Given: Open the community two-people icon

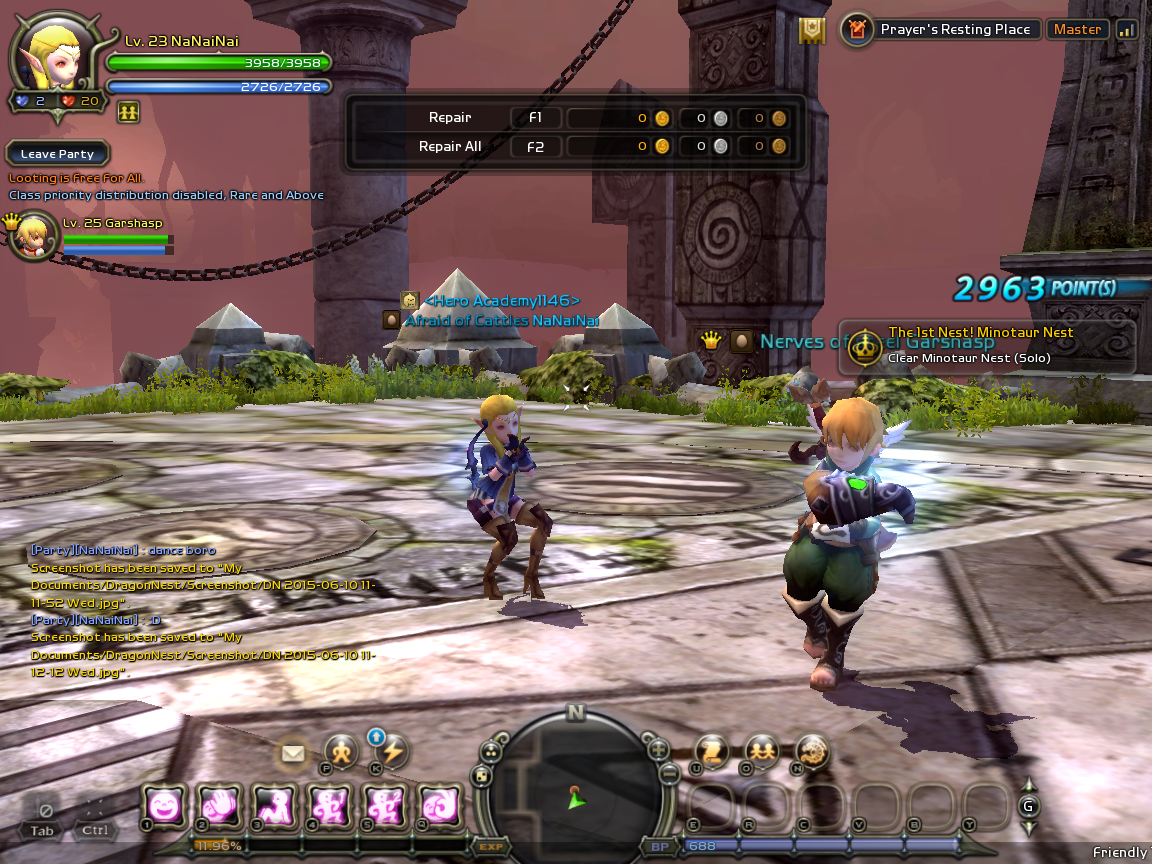Looking at the screenshot, I should tap(762, 751).
